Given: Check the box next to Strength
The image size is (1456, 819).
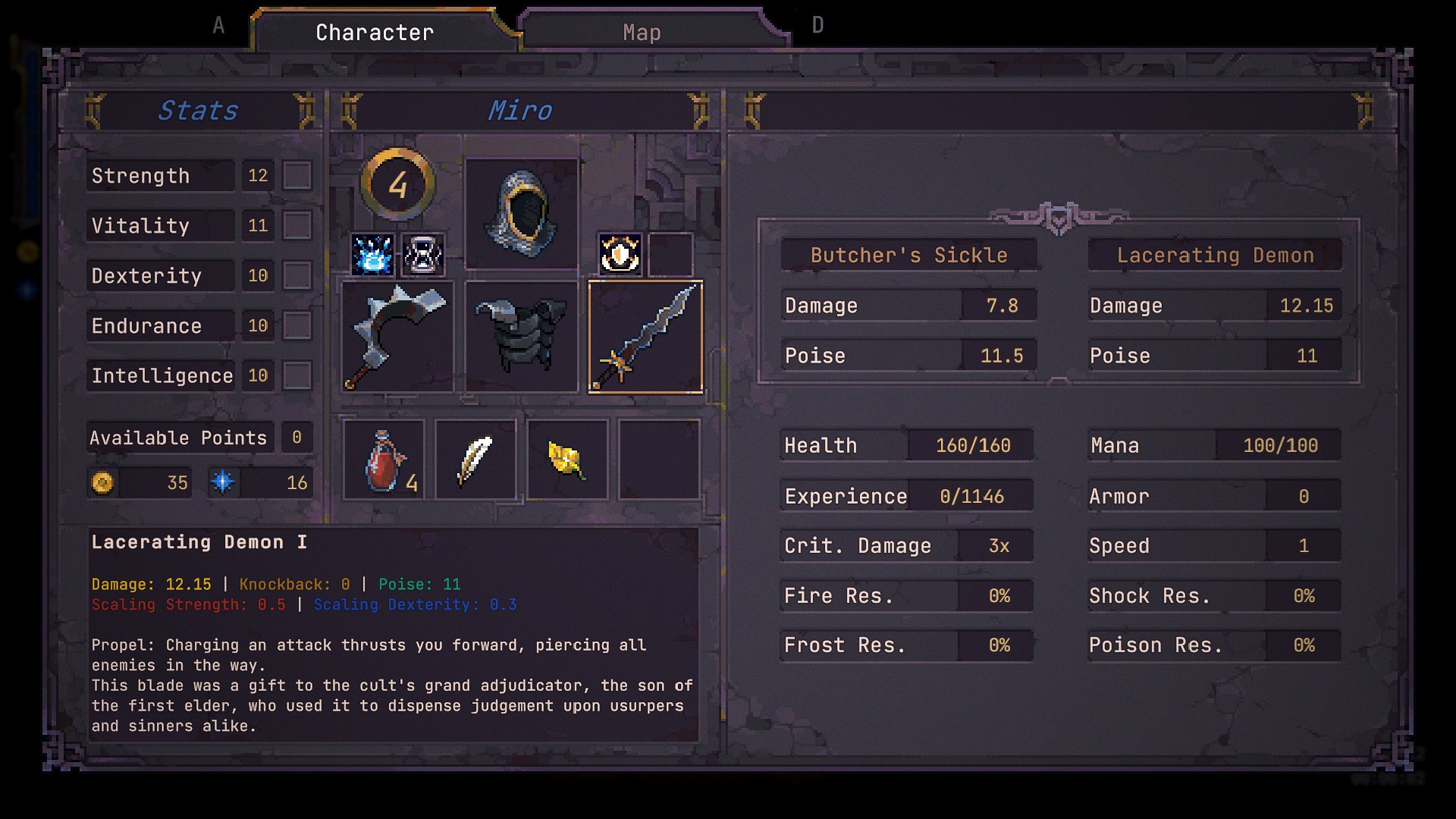Looking at the screenshot, I should pyautogui.click(x=297, y=174).
